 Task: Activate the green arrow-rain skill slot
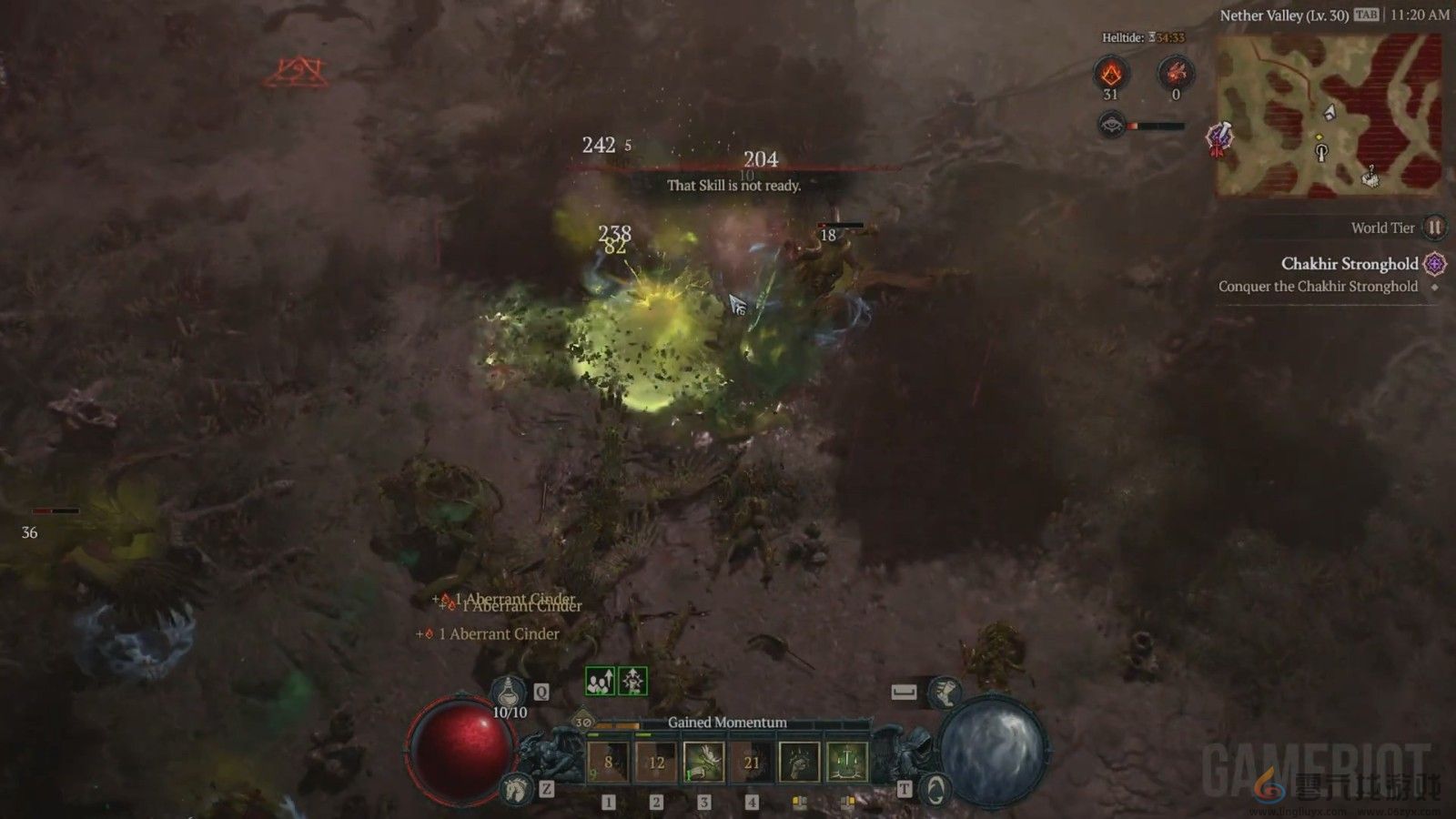pos(847,763)
